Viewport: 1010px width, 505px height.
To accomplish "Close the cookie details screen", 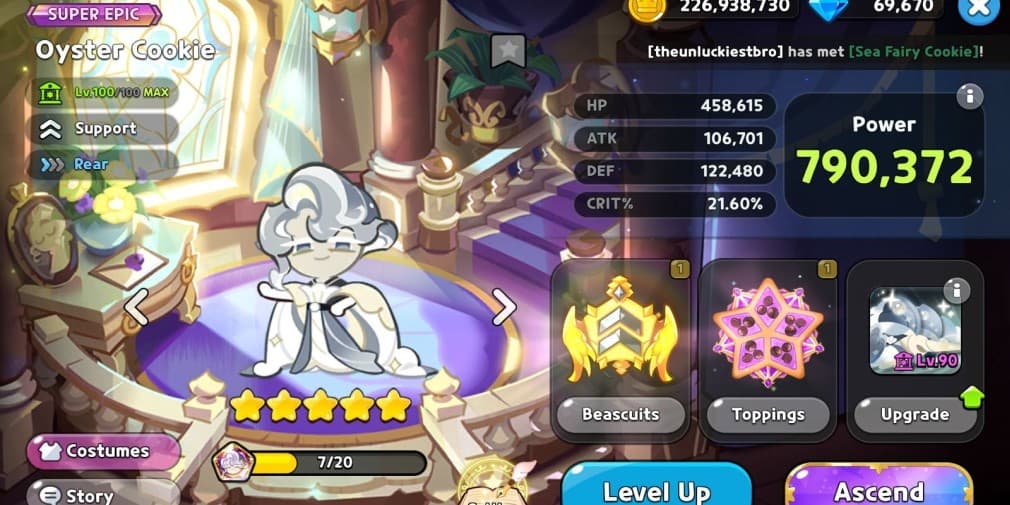I will click(x=977, y=9).
